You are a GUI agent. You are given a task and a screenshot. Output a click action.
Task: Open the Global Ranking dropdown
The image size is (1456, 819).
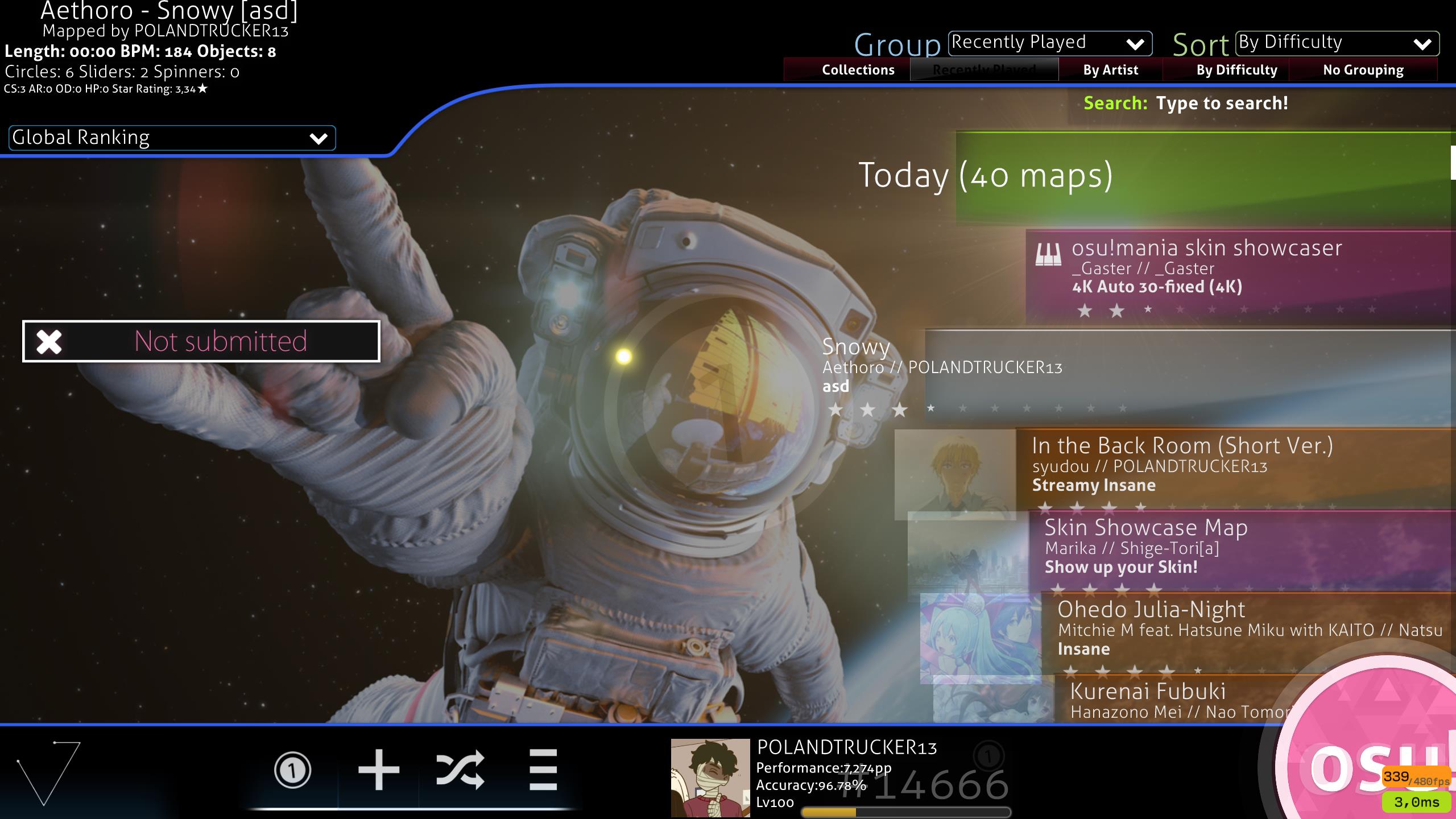point(171,138)
